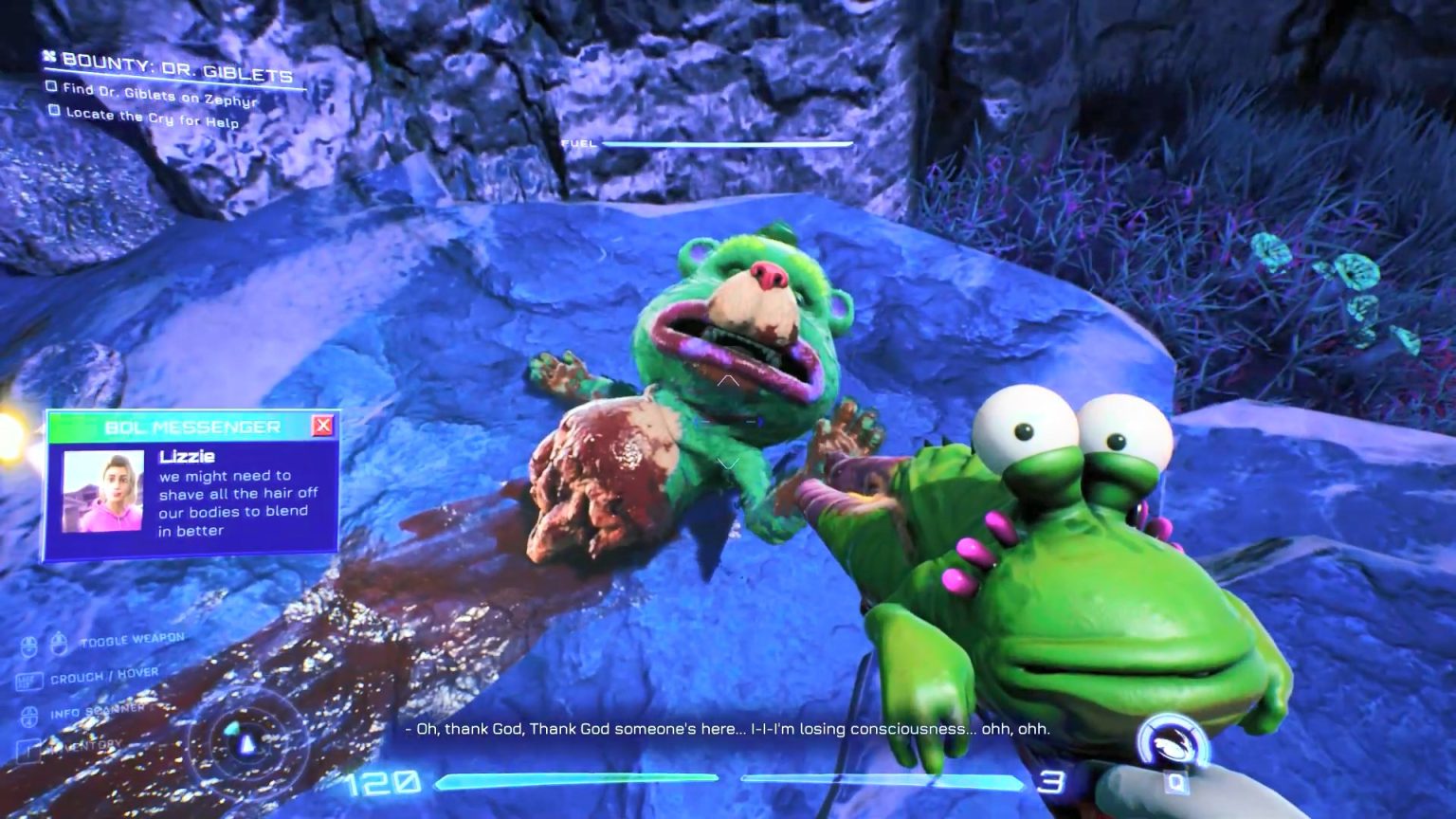Viewport: 1456px width, 819px height.
Task: Click the teal waypoint arrow on the minimap ring
Action: (x=232, y=729)
